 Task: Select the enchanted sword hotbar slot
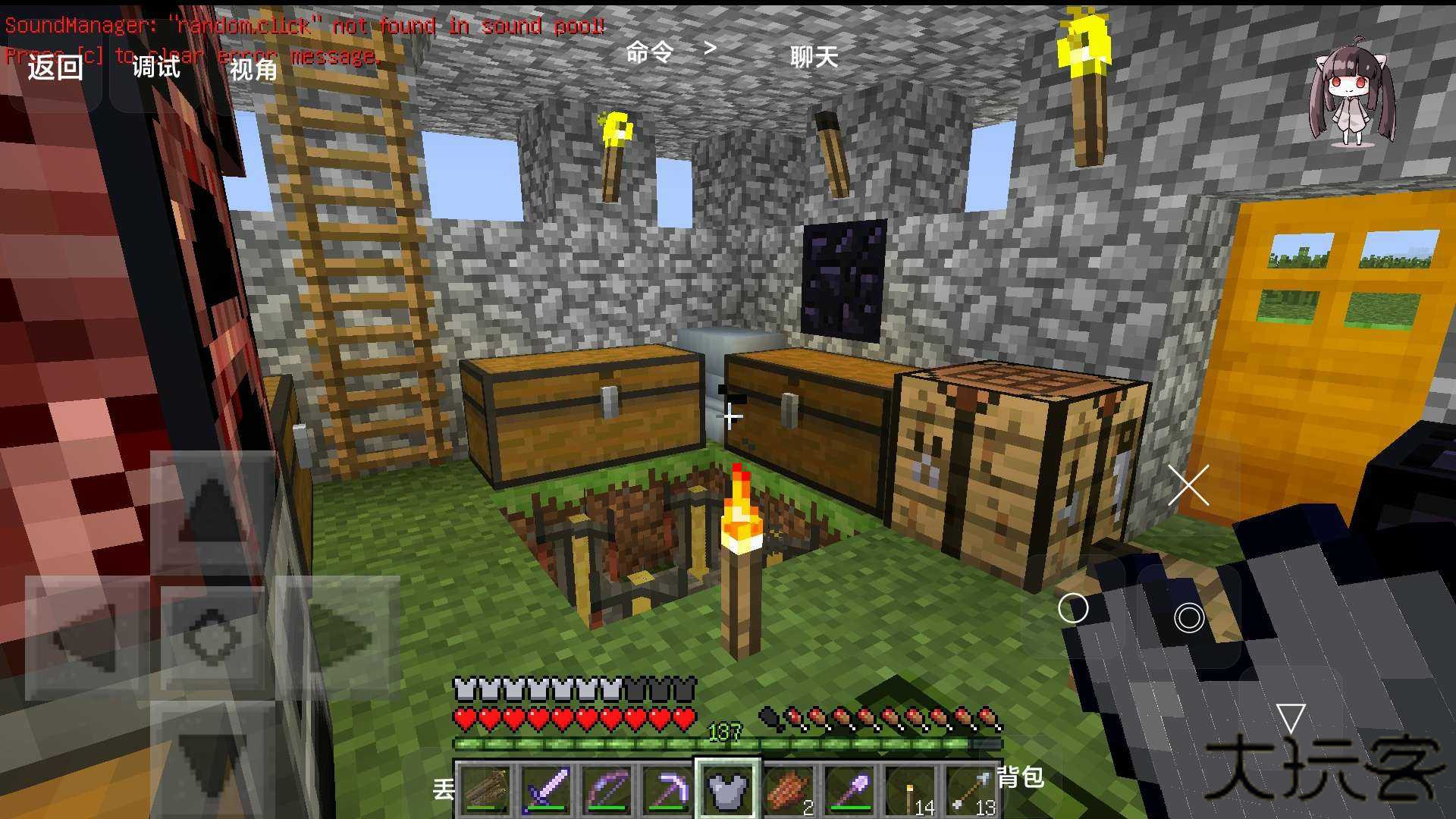[546, 789]
